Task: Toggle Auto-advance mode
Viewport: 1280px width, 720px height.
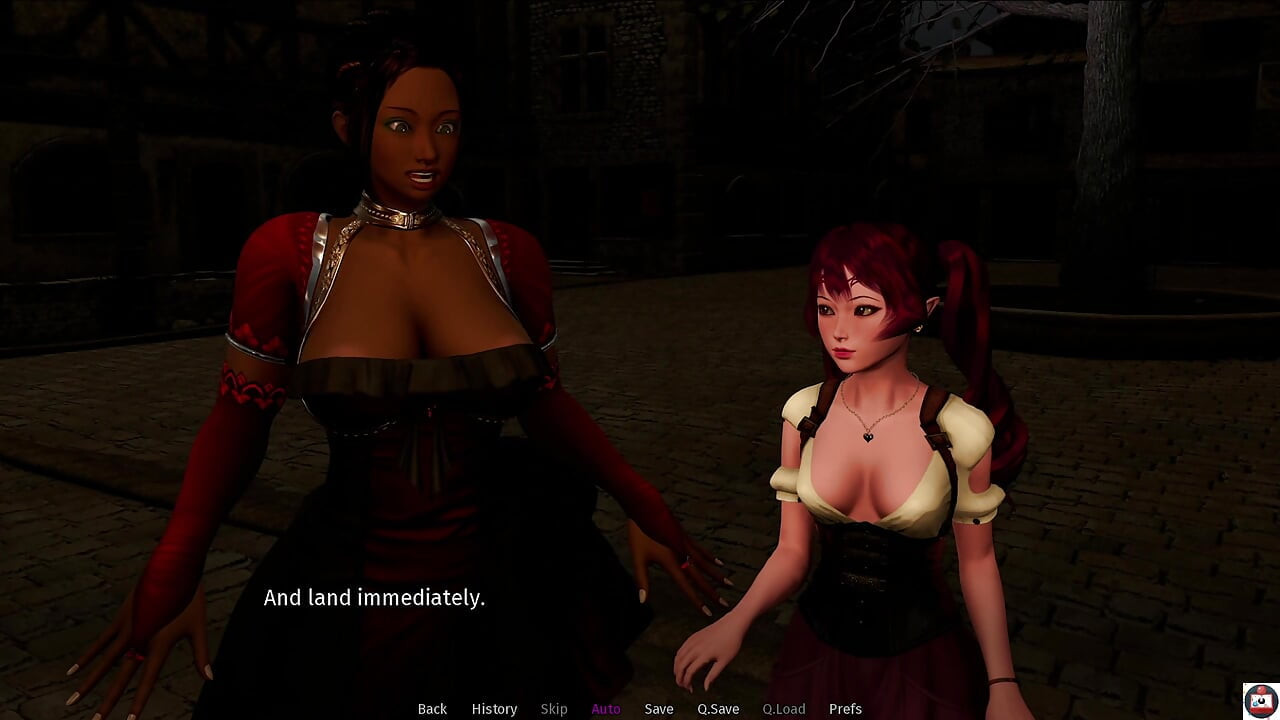Action: 606,709
